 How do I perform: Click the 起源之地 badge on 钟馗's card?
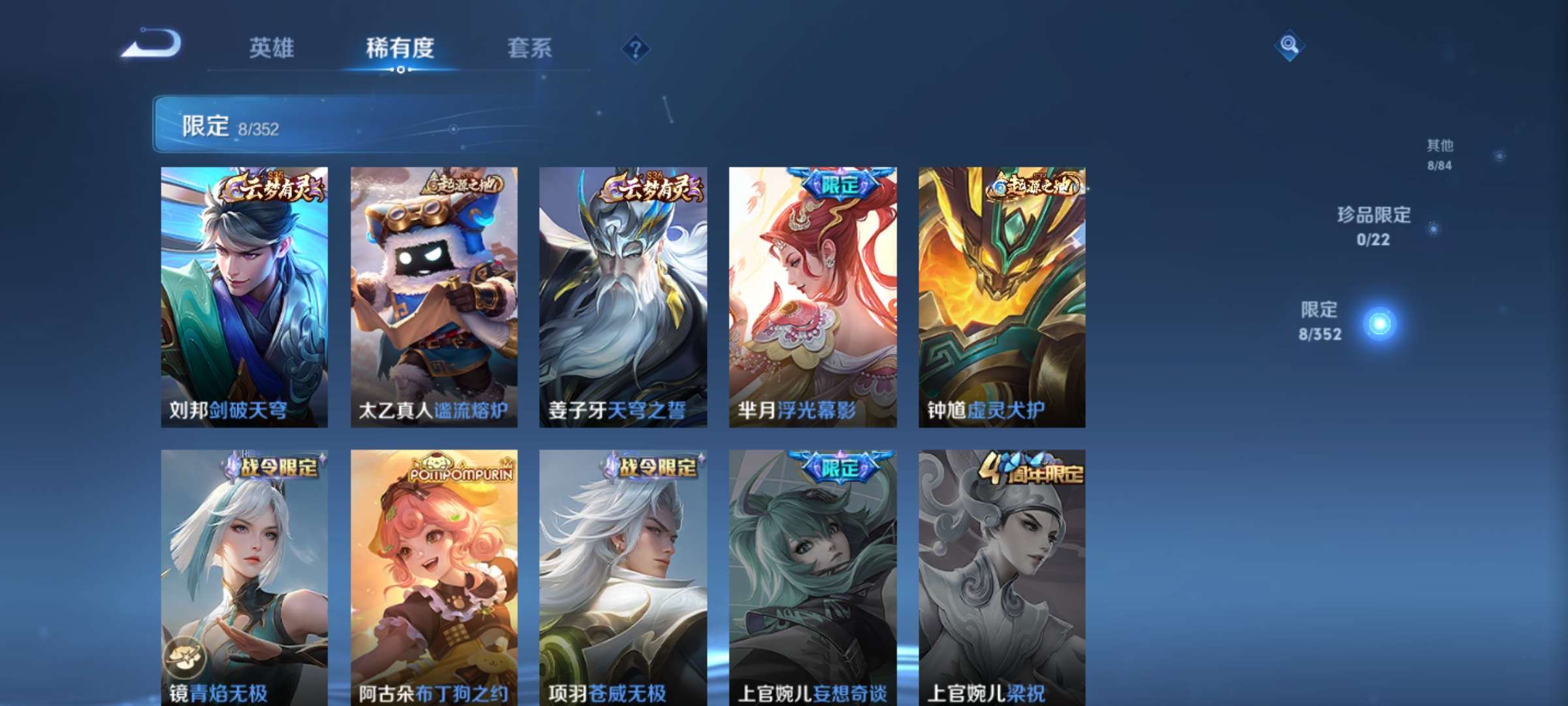(1032, 186)
